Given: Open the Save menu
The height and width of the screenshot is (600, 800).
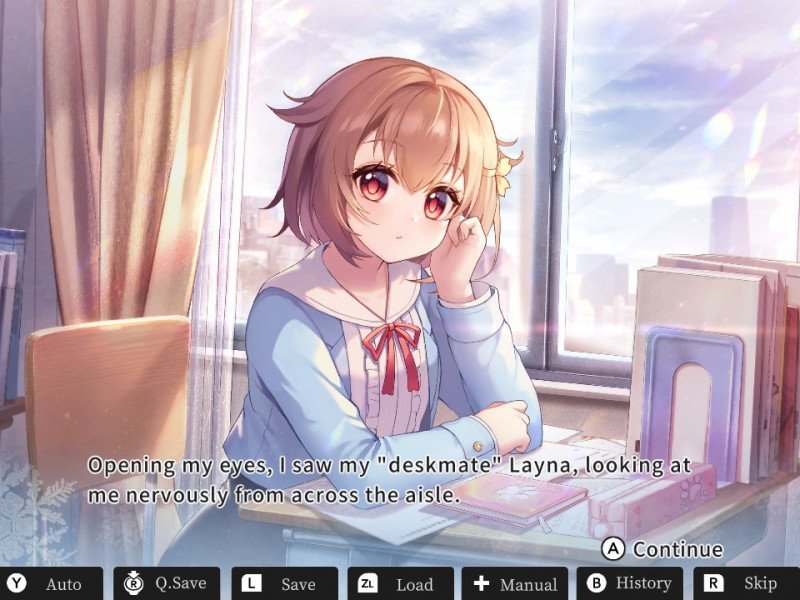Looking at the screenshot, I should 282,584.
